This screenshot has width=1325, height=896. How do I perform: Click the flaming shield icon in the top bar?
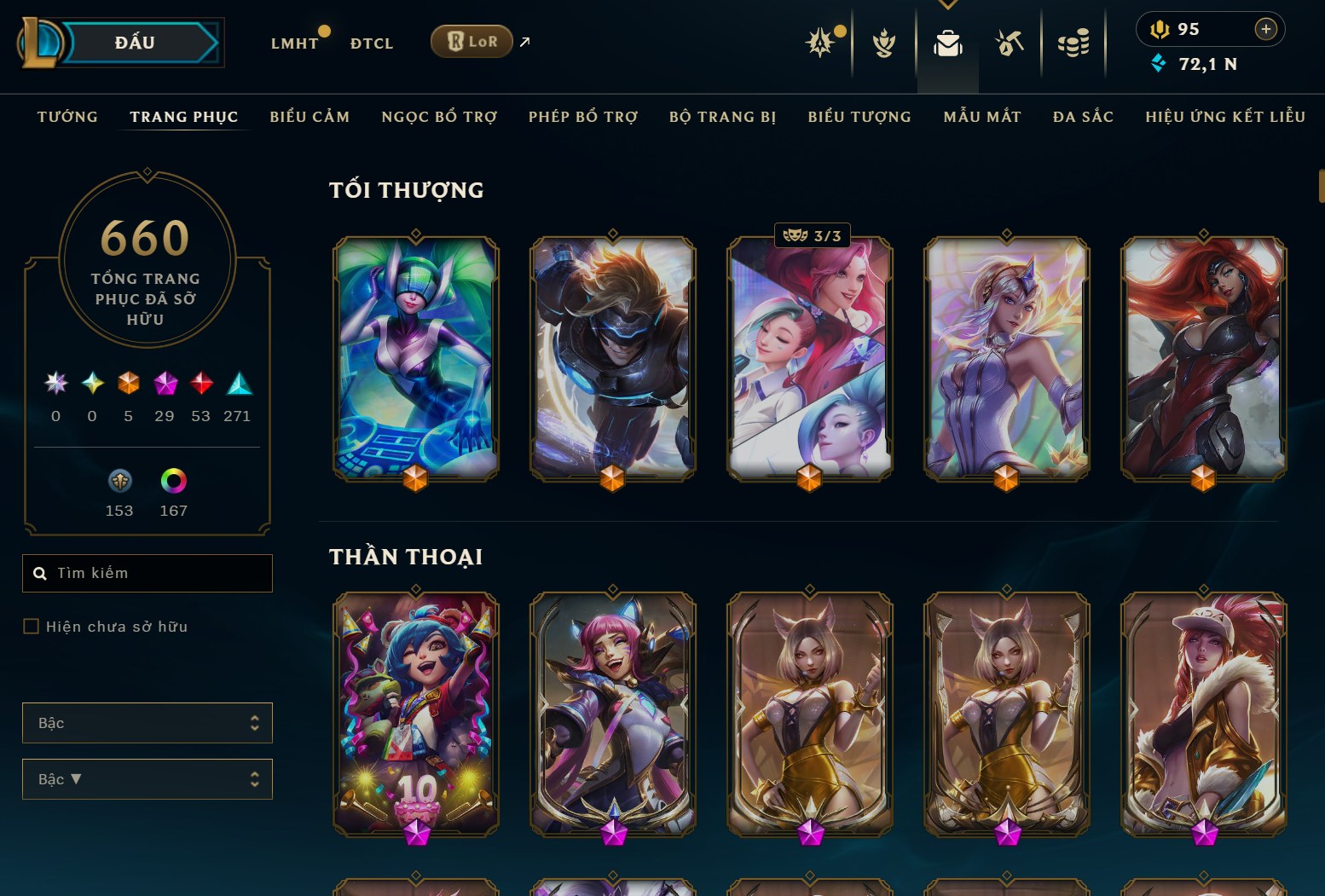[x=884, y=44]
